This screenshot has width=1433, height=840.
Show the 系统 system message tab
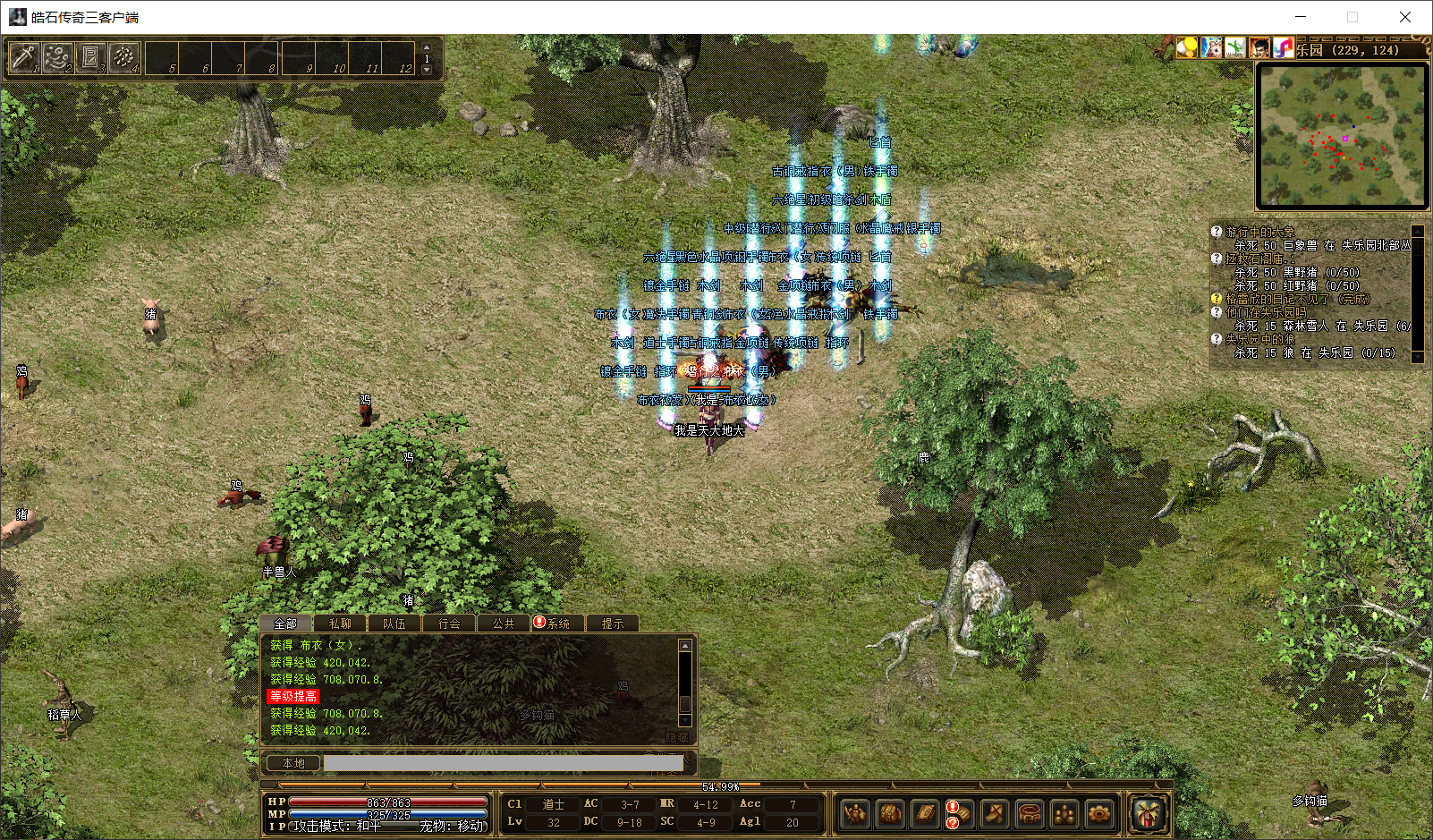coord(558,624)
